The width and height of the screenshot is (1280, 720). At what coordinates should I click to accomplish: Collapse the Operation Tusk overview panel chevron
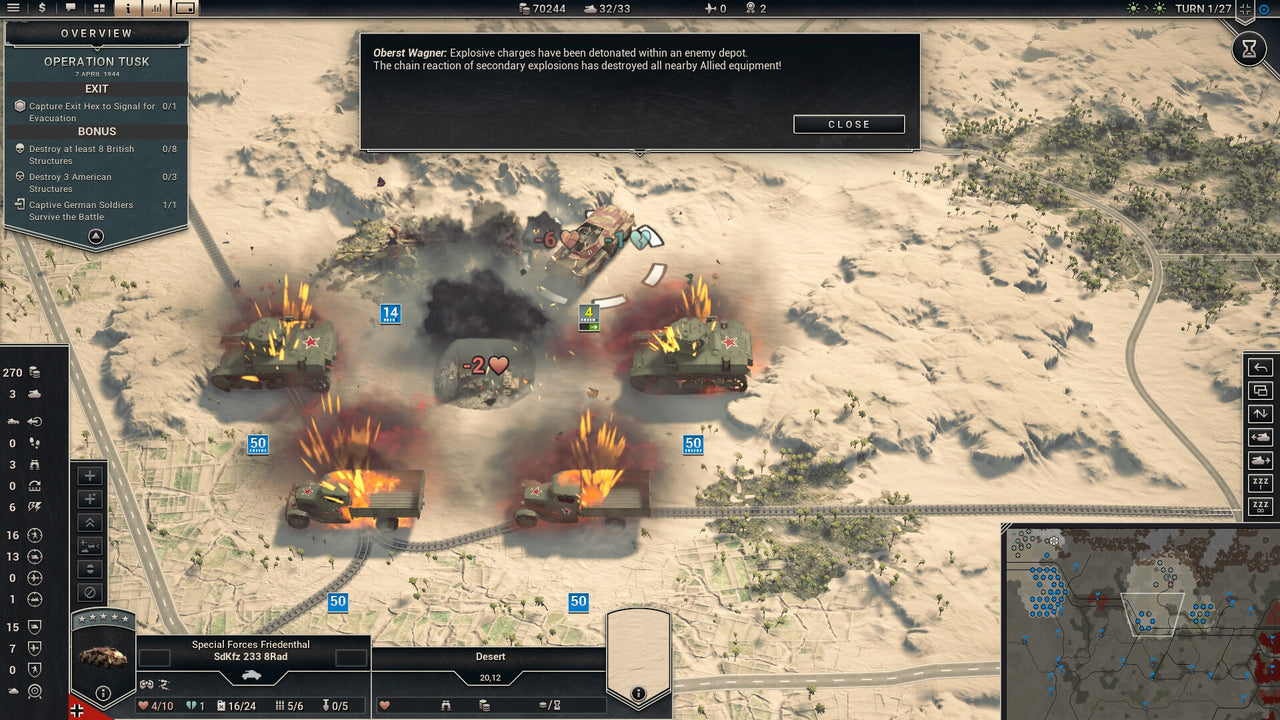[x=95, y=236]
